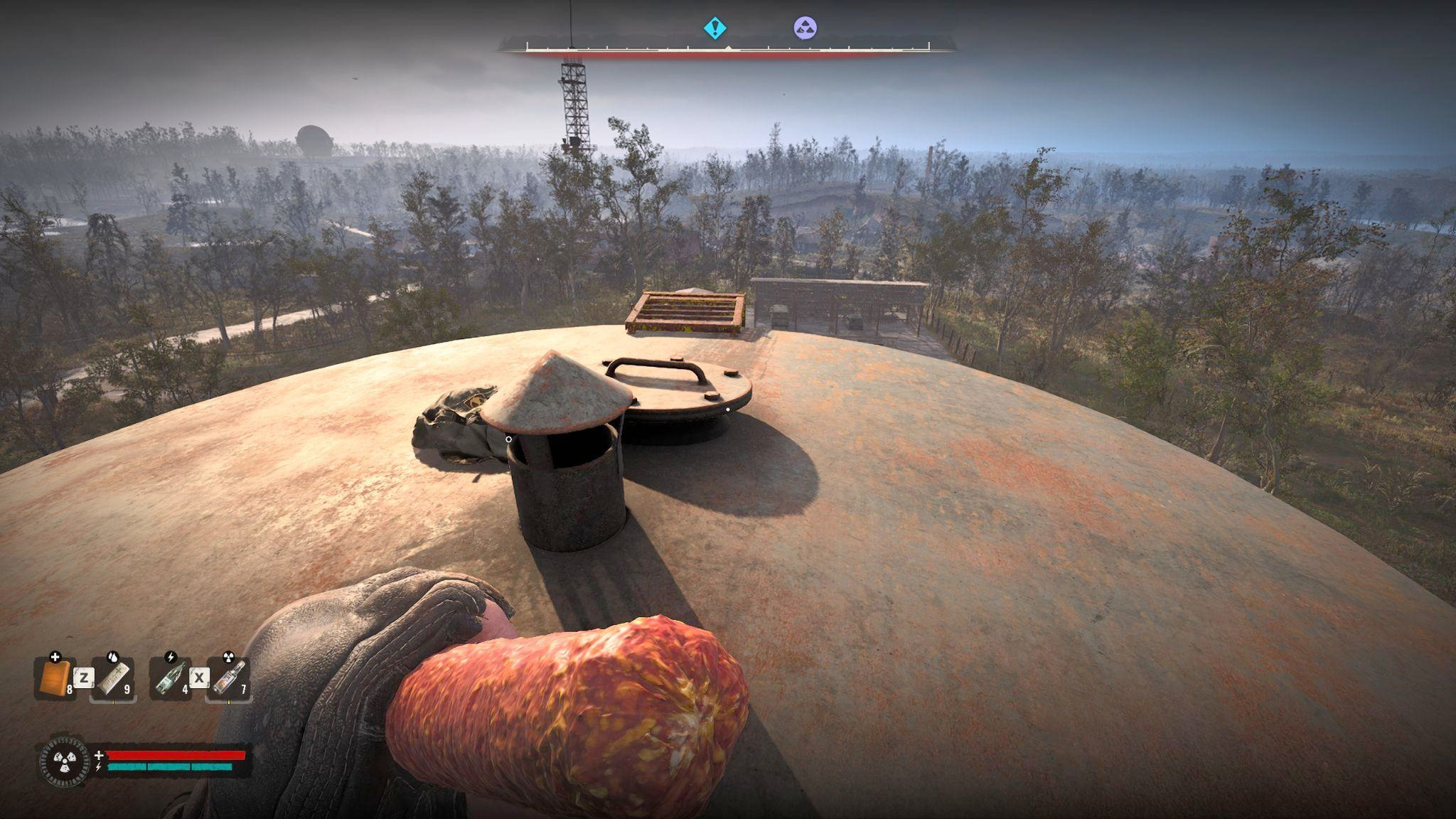Choose the vodka bottle quick slot
Image resolution: width=1456 pixels, height=819 pixels.
pyautogui.click(x=229, y=678)
